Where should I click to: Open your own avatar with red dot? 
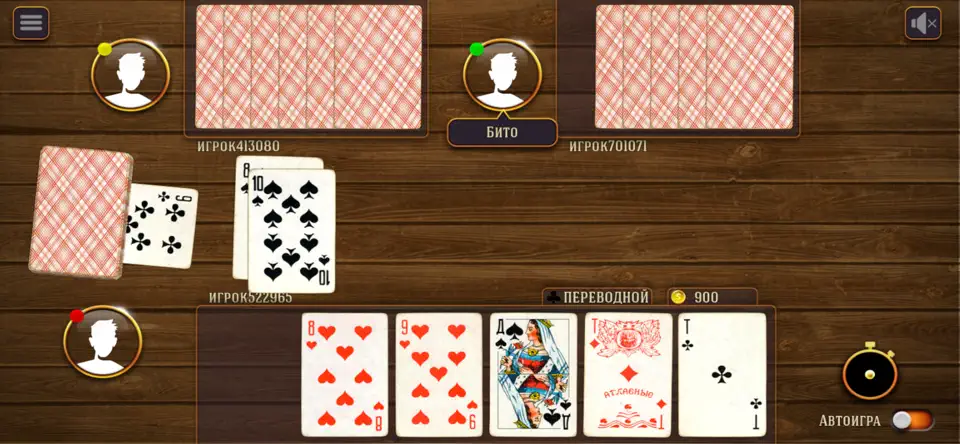pos(102,341)
